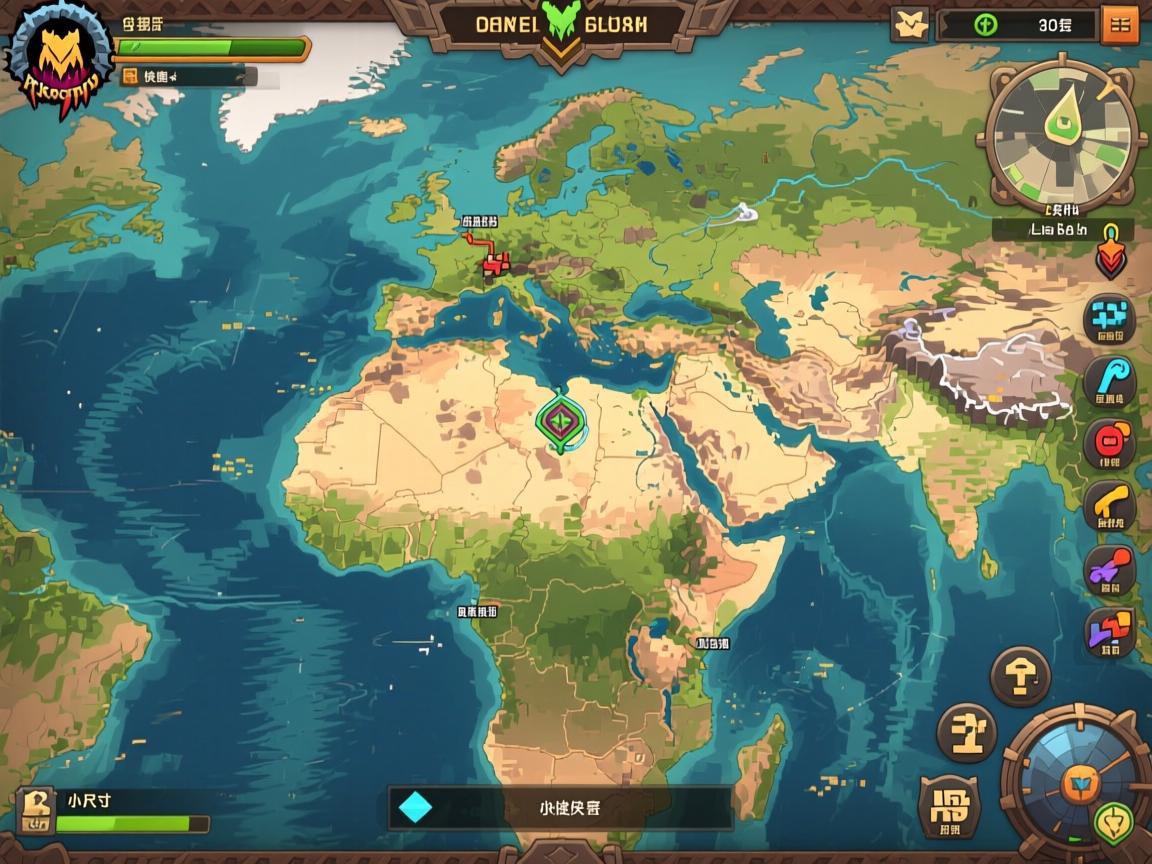Viewport: 1152px width, 864px height.
Task: Click the orange shield pin icon
Action: coord(1110,250)
